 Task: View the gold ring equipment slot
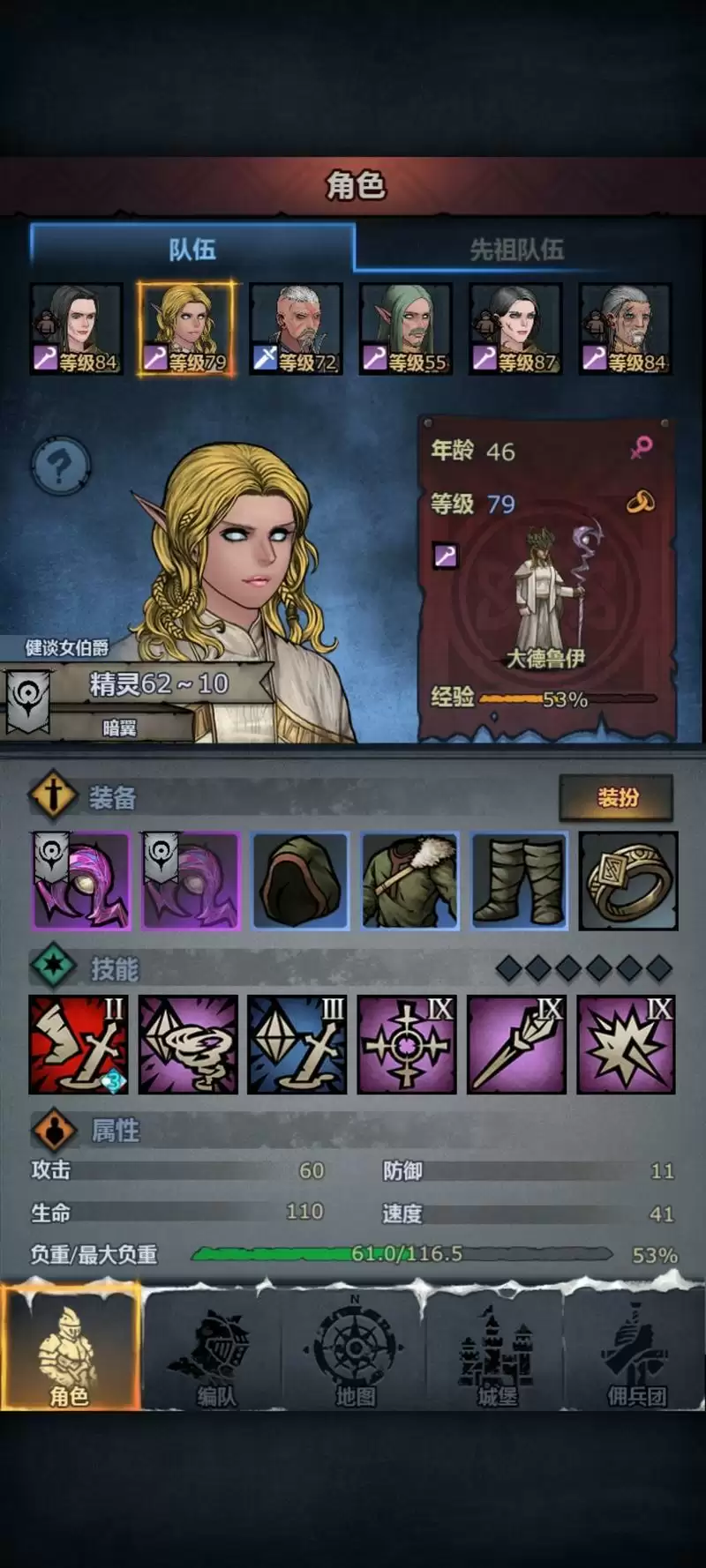(628, 880)
